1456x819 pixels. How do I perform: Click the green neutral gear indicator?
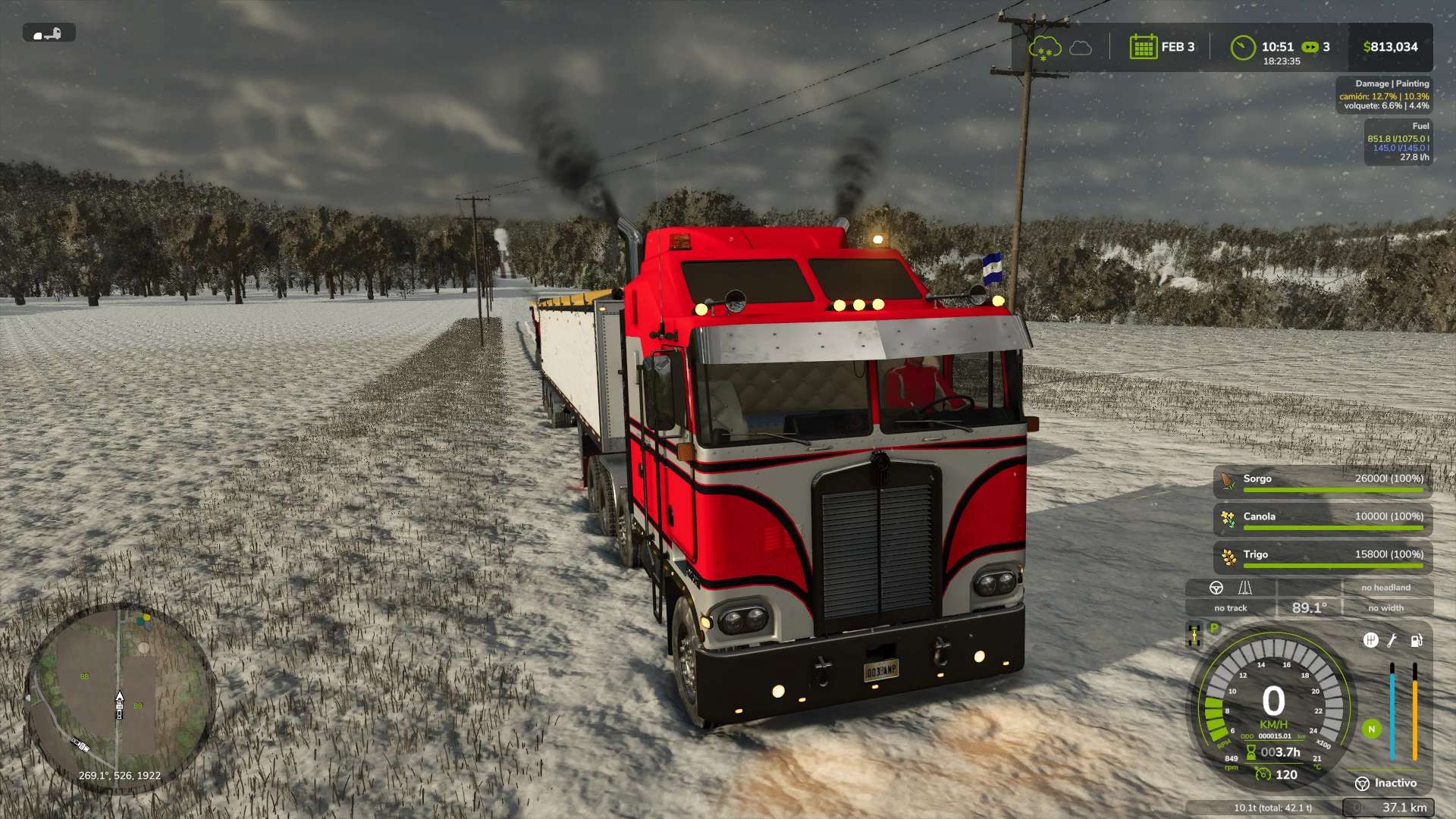coord(1371,730)
